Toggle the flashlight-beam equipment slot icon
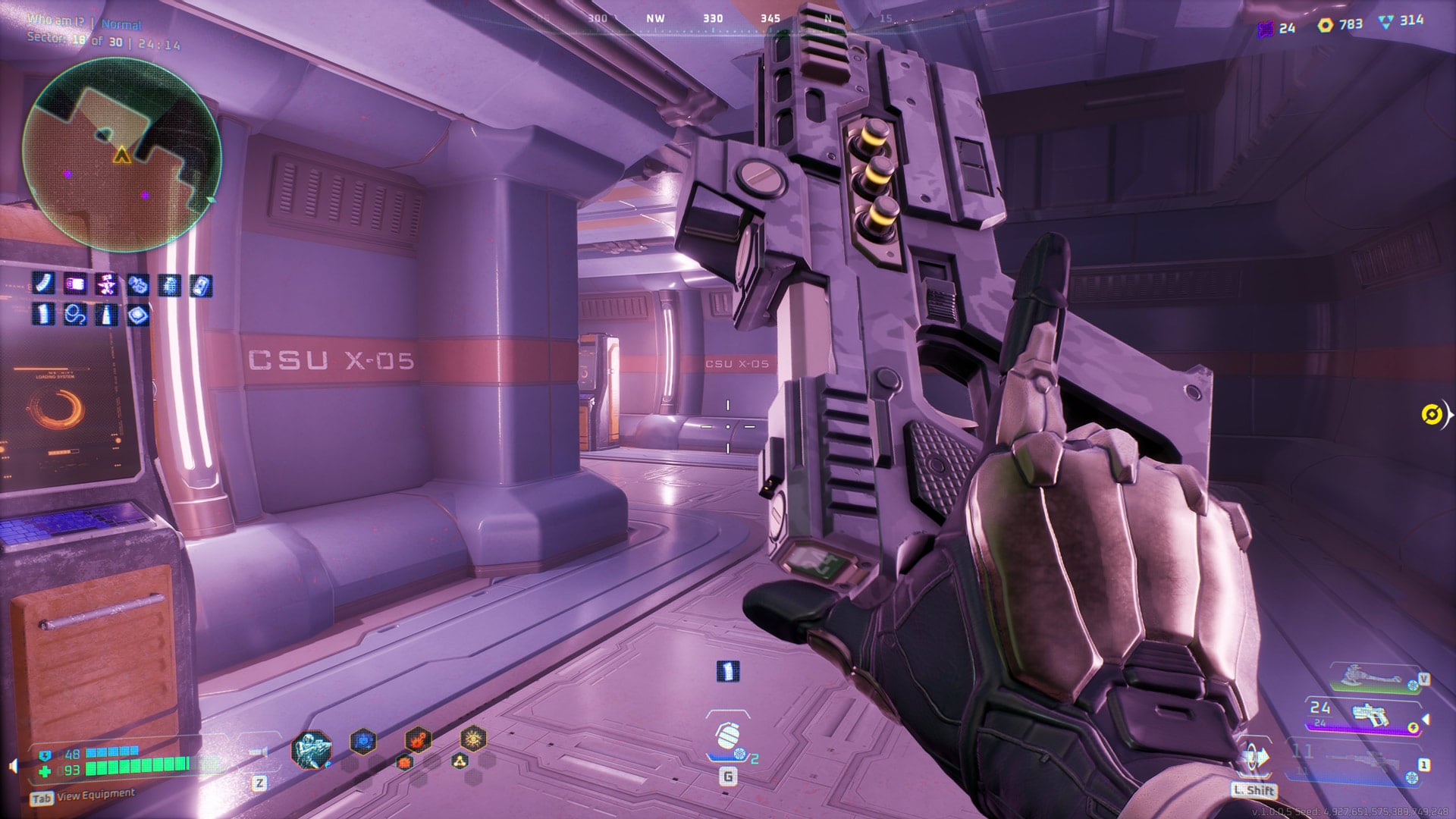The height and width of the screenshot is (819, 1456). [x=106, y=314]
